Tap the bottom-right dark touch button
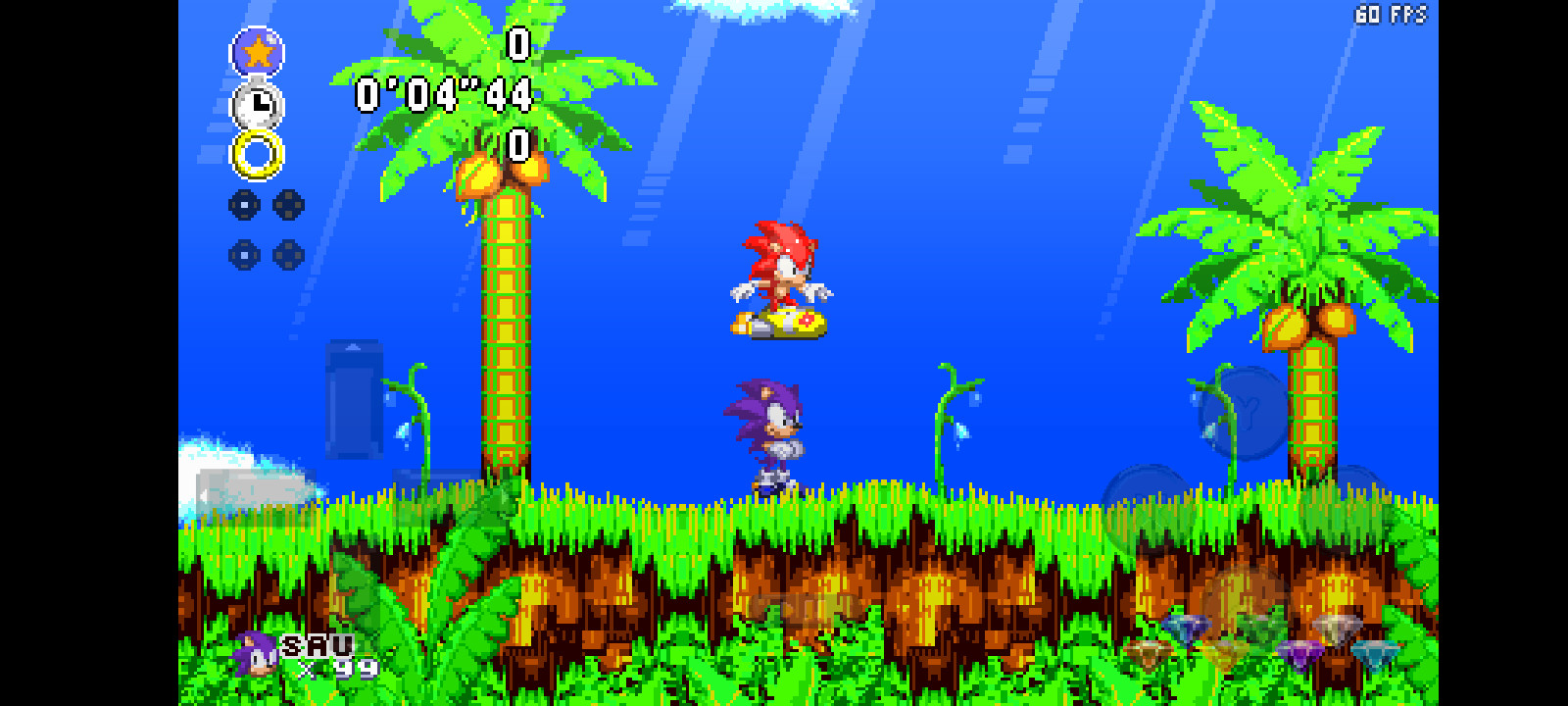The width and height of the screenshot is (1568, 706). click(287, 255)
